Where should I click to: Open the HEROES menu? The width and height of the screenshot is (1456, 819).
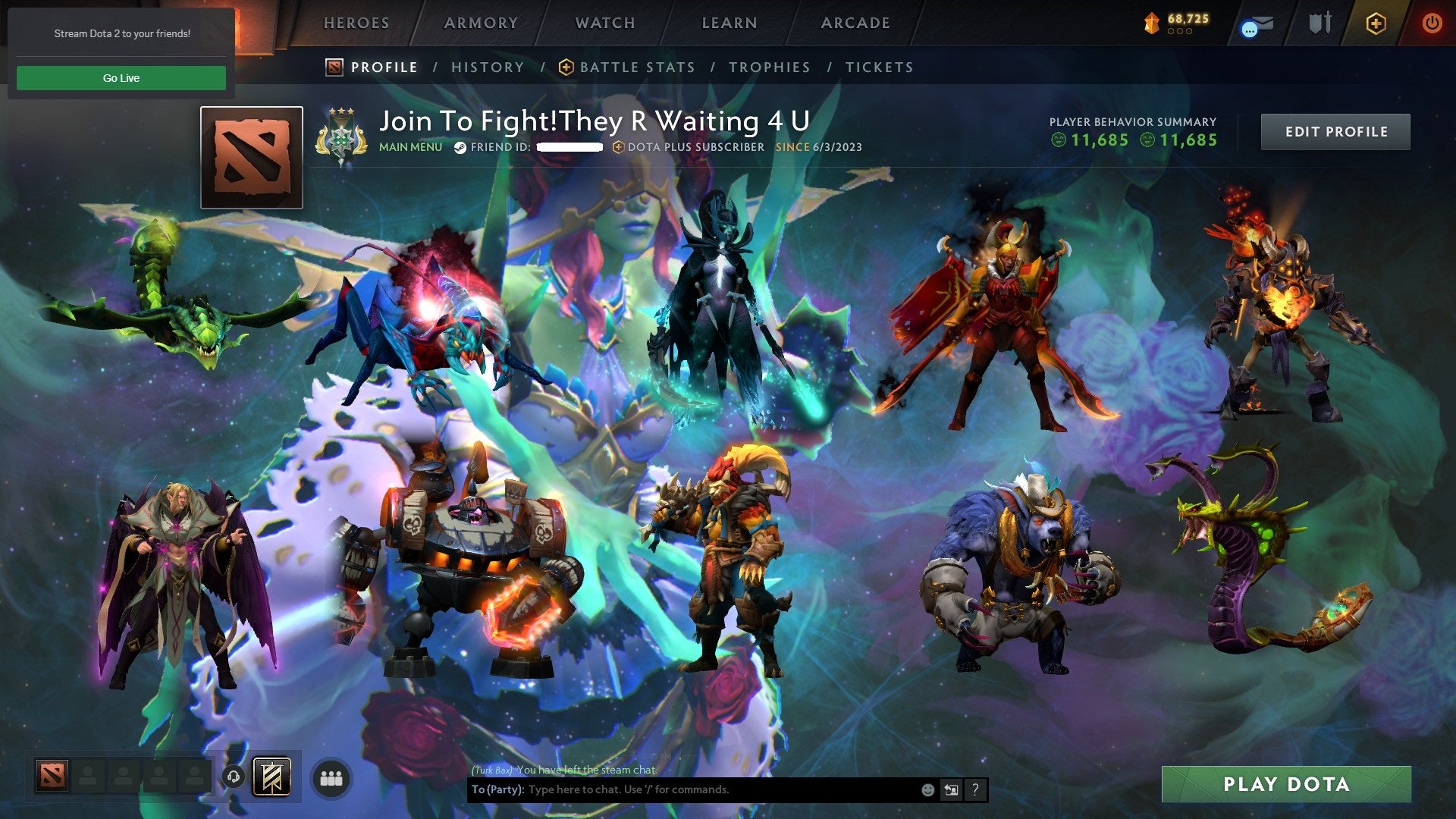[356, 23]
